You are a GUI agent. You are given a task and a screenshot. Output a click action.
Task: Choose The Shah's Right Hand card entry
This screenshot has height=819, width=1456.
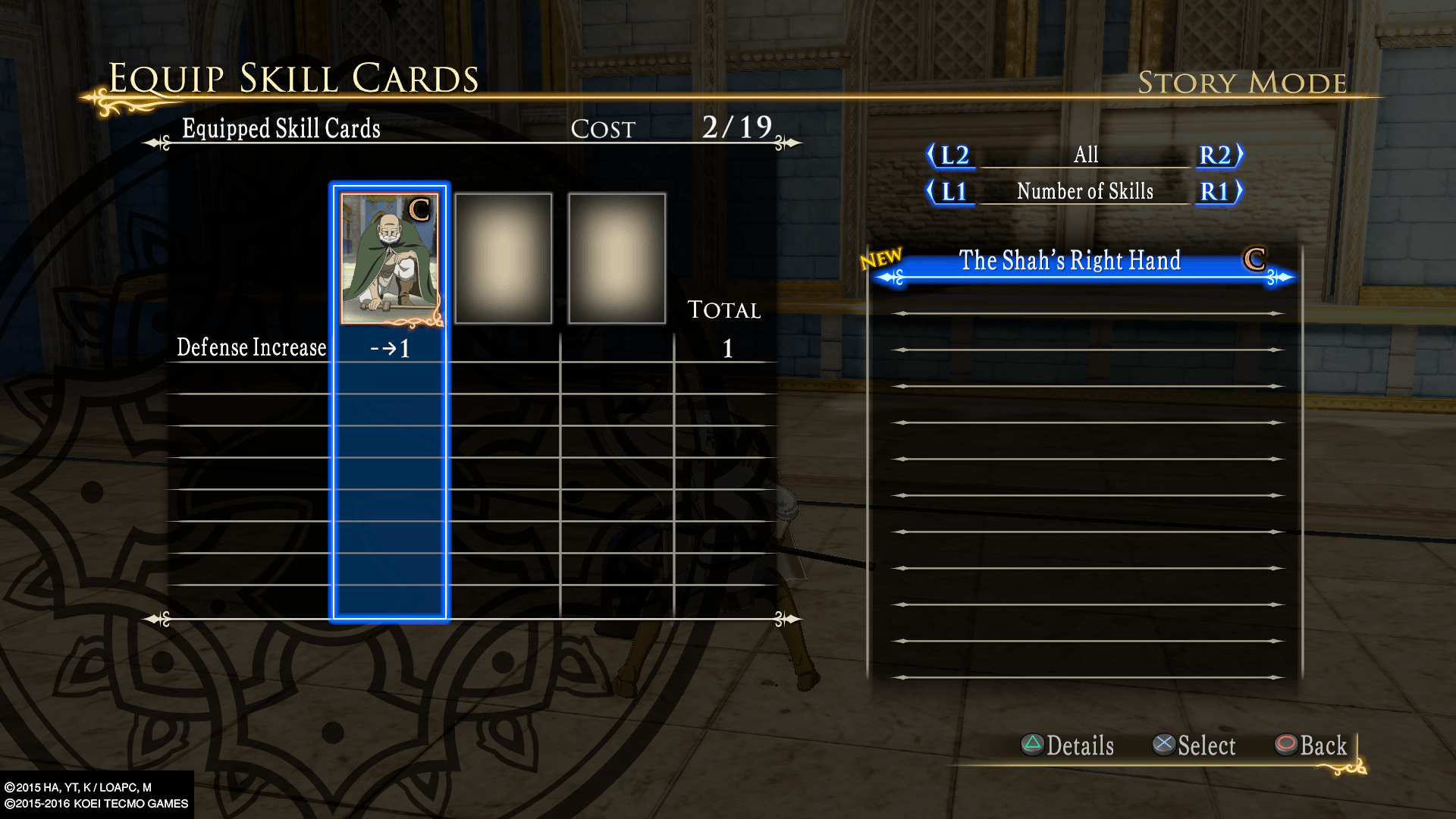(x=1069, y=262)
